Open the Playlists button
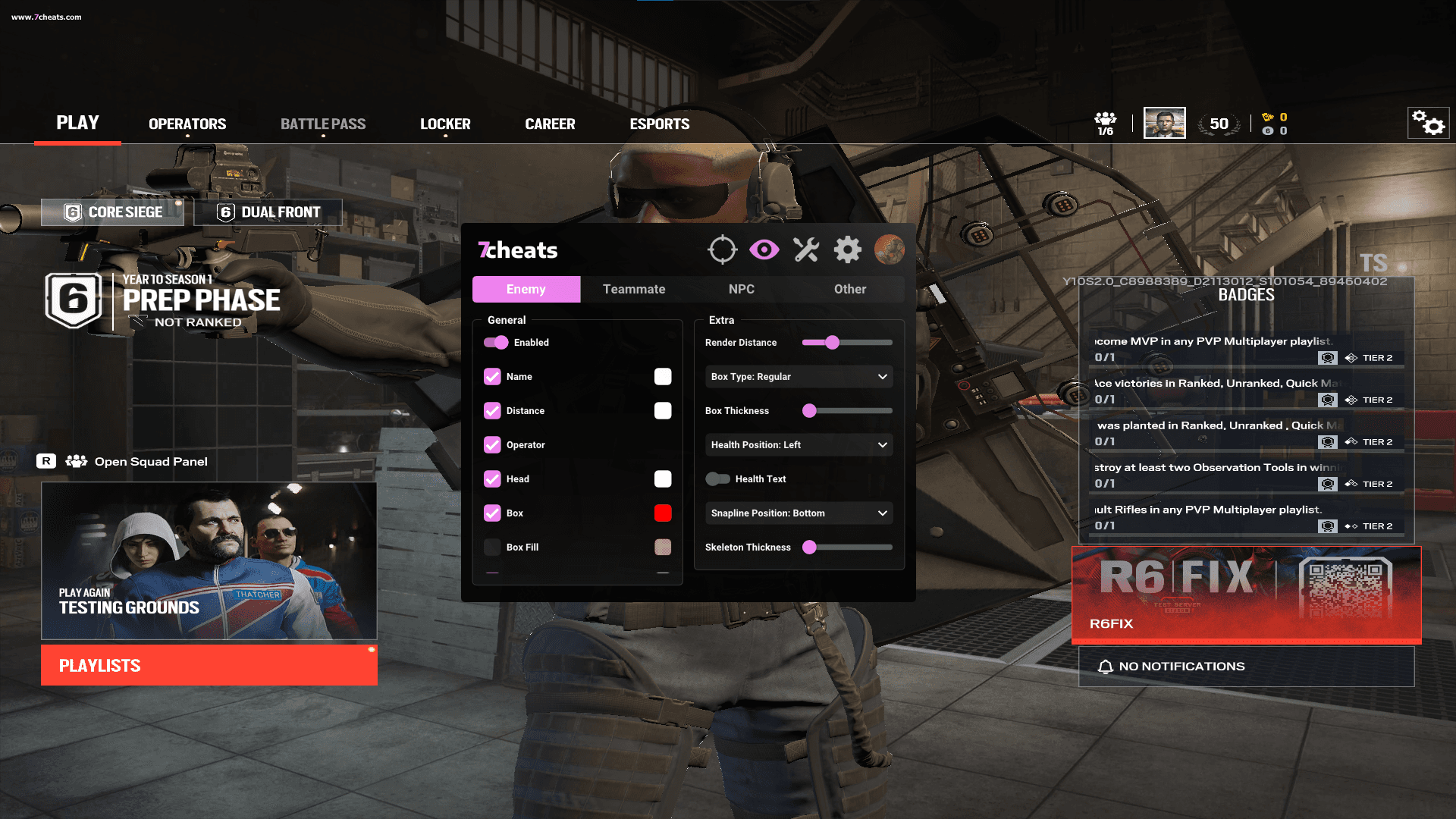 click(209, 665)
